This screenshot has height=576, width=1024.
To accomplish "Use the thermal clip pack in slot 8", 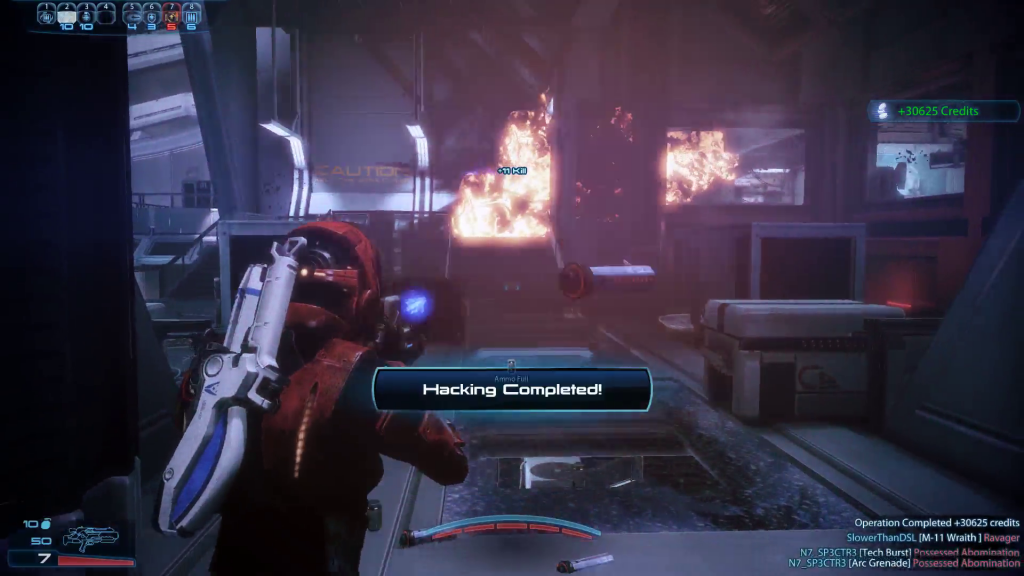I will (190, 15).
